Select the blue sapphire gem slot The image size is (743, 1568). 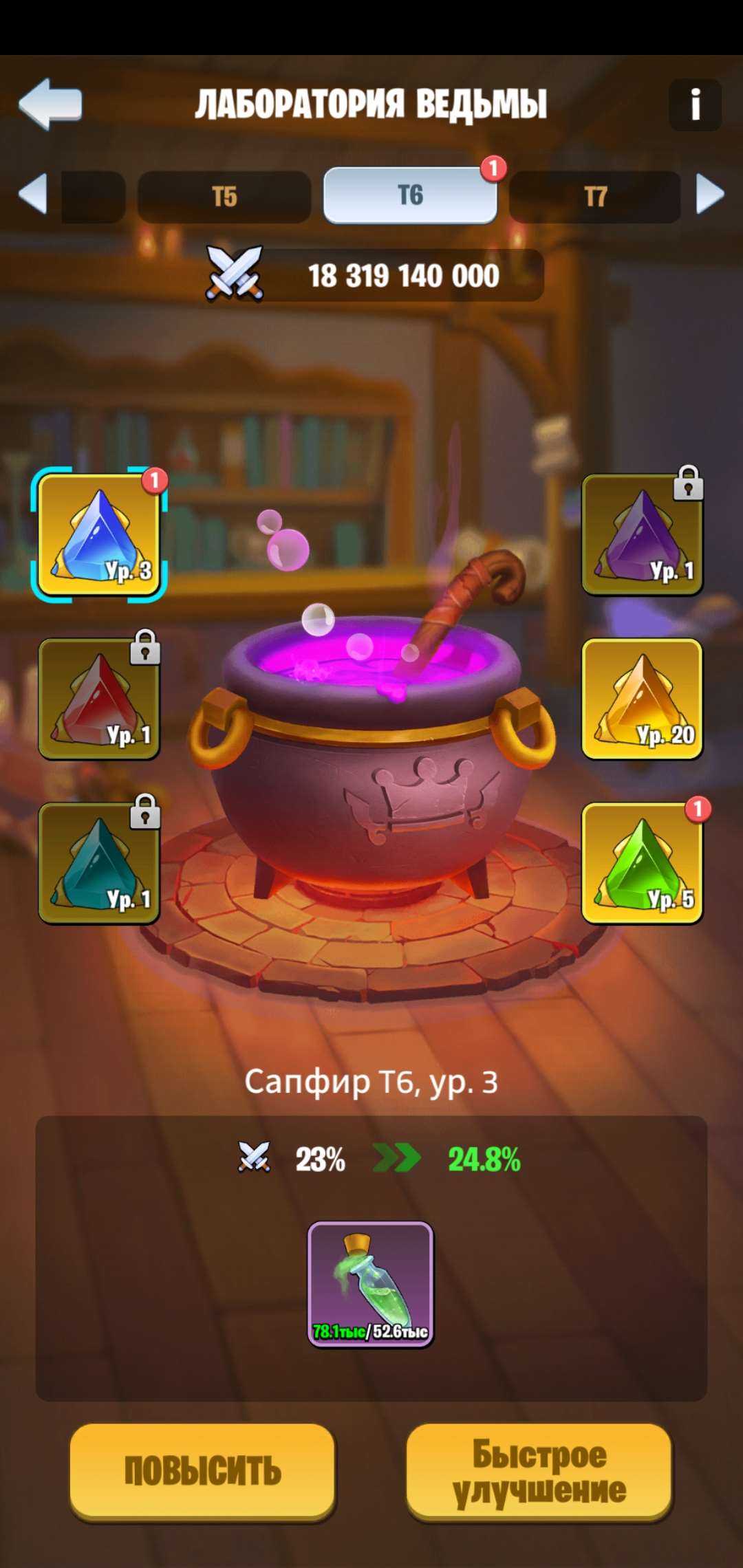[x=99, y=534]
